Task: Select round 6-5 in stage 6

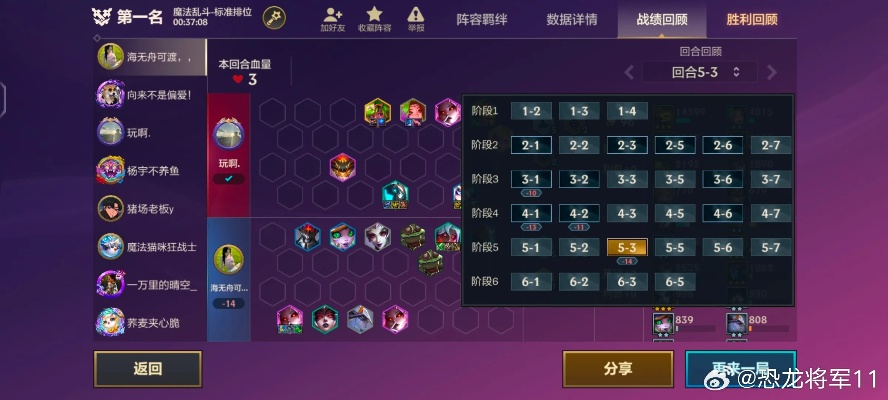Action: (675, 281)
